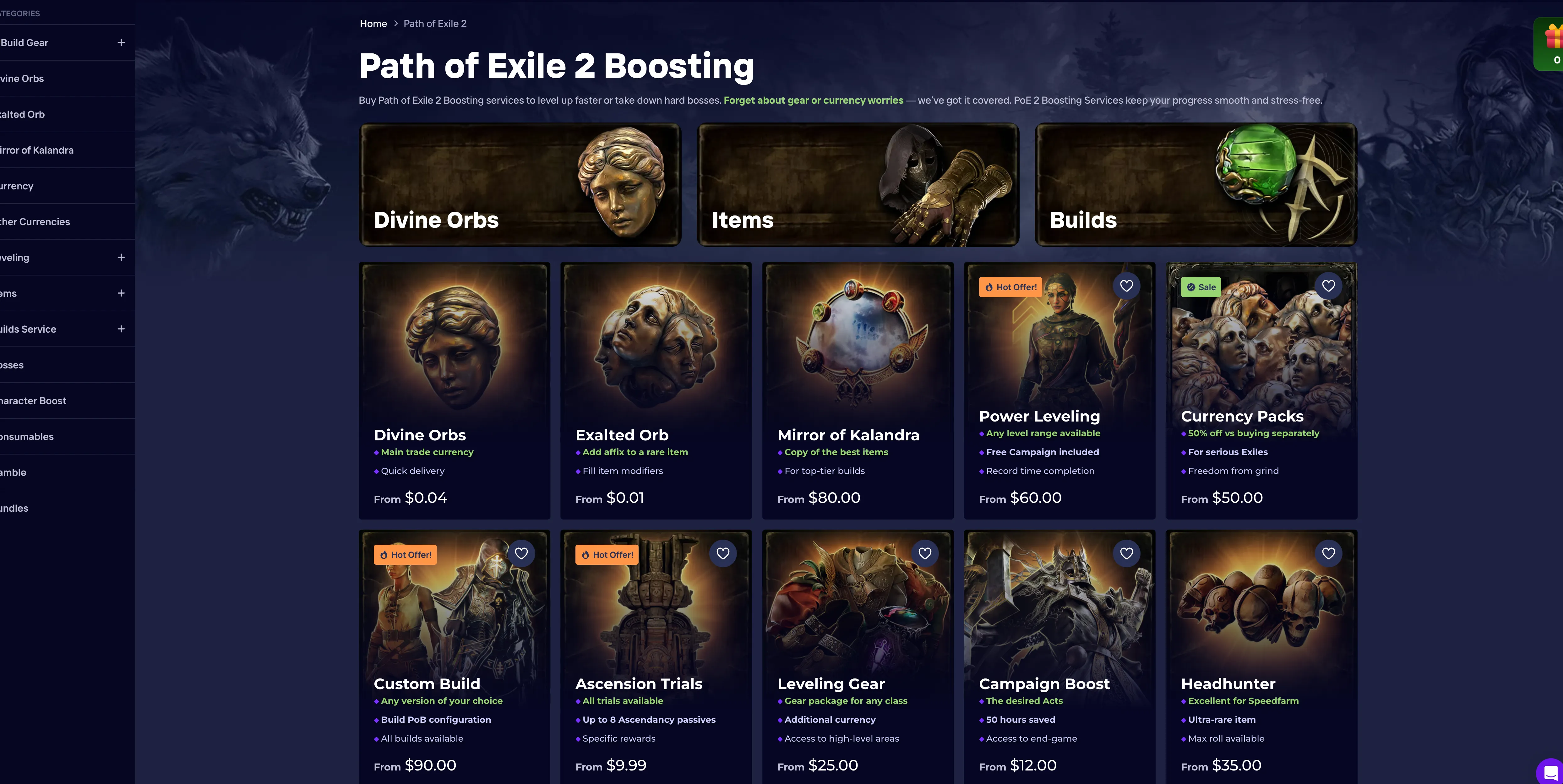
Task: Click the Hot Offer badge on Ascension Trials
Action: [x=606, y=554]
